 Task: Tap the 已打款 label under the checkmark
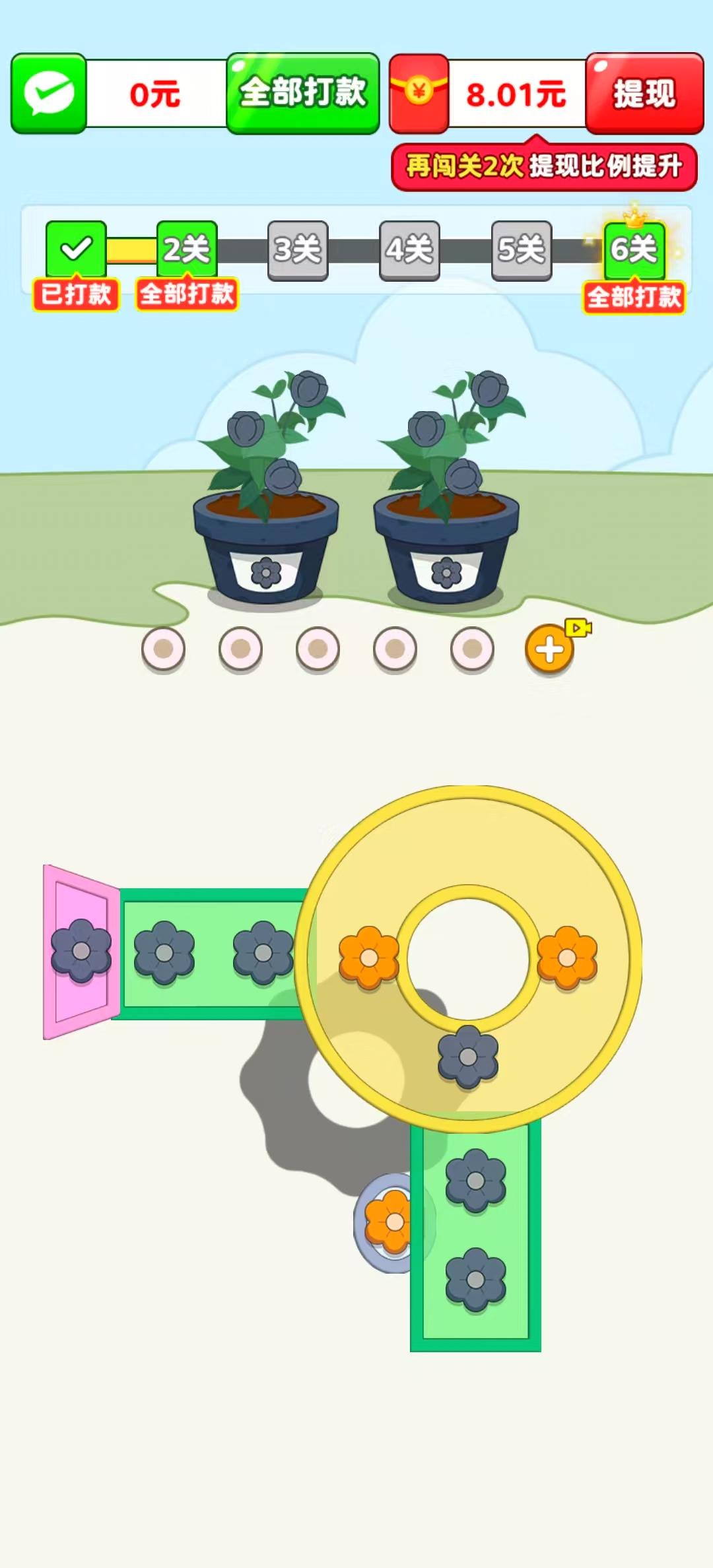[76, 294]
